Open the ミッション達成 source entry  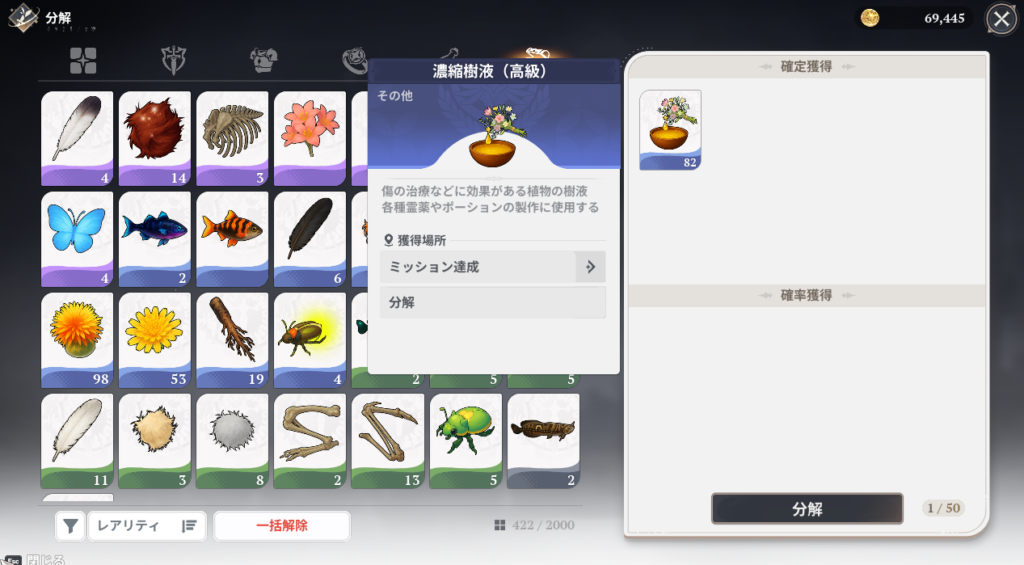492,267
